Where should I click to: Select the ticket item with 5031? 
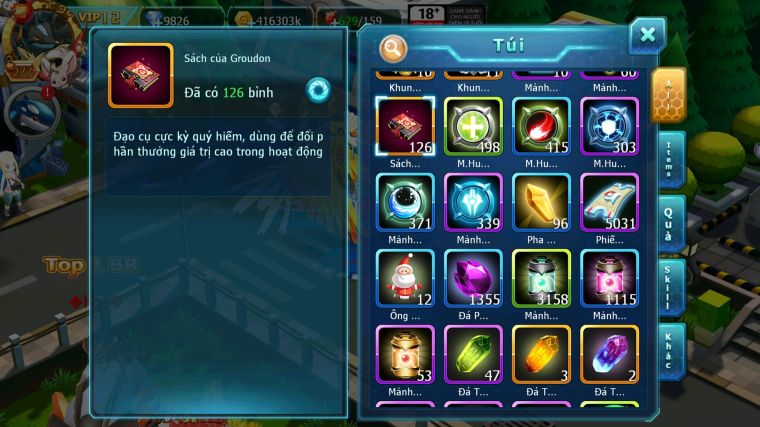tap(609, 202)
